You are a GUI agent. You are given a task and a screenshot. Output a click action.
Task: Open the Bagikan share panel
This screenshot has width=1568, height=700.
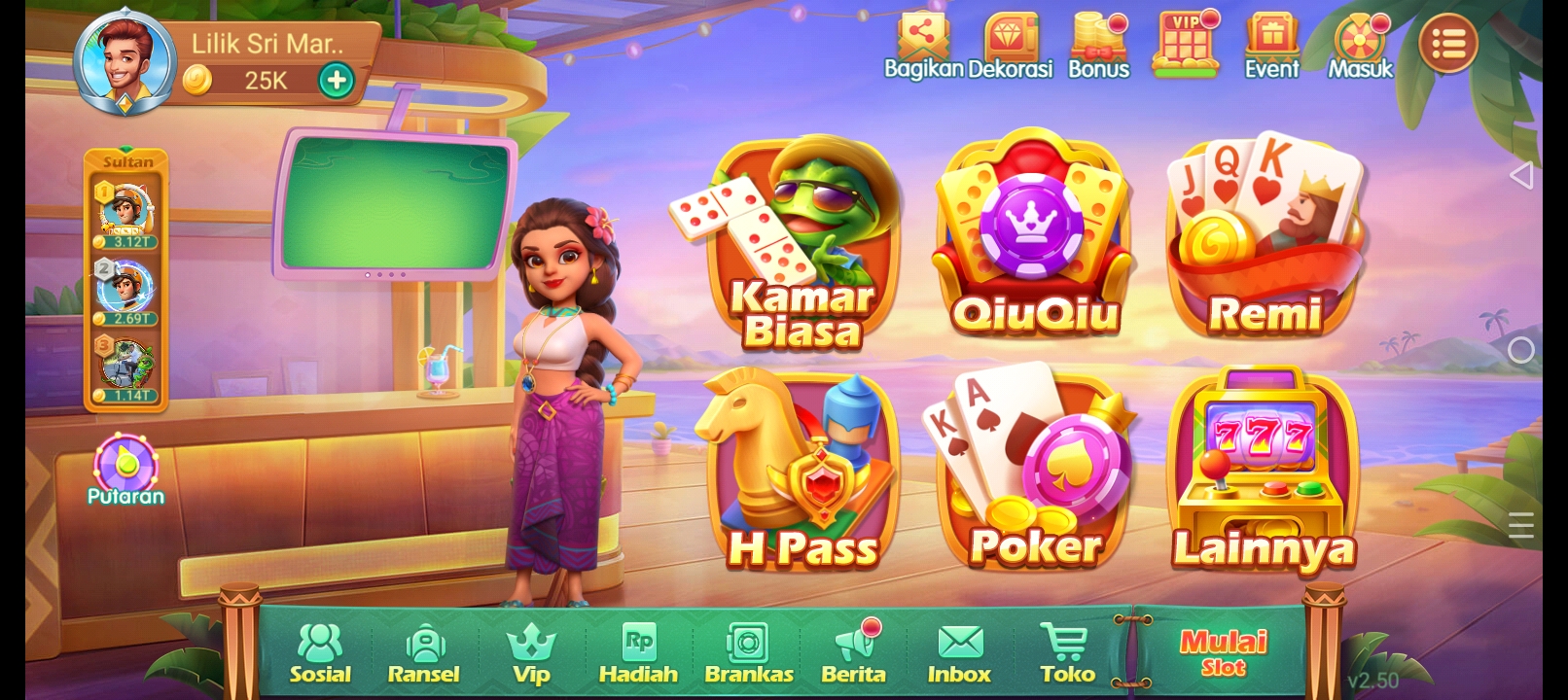(x=922, y=41)
